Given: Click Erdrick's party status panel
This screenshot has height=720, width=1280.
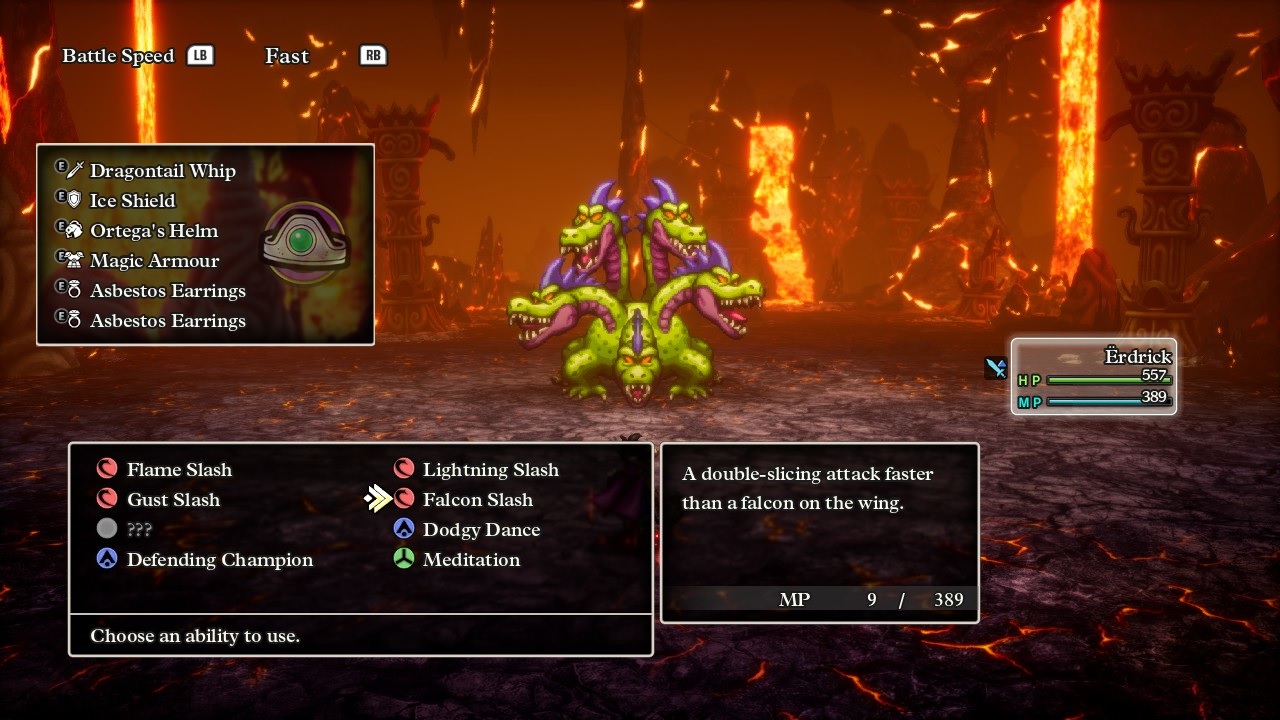Looking at the screenshot, I should 1093,377.
